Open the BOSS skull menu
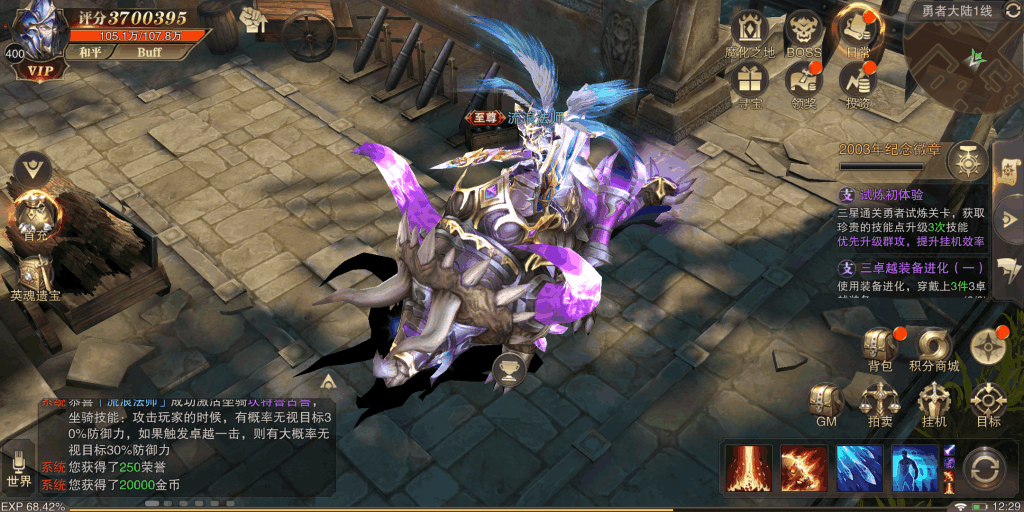This screenshot has width=1024, height=512. coord(803,33)
